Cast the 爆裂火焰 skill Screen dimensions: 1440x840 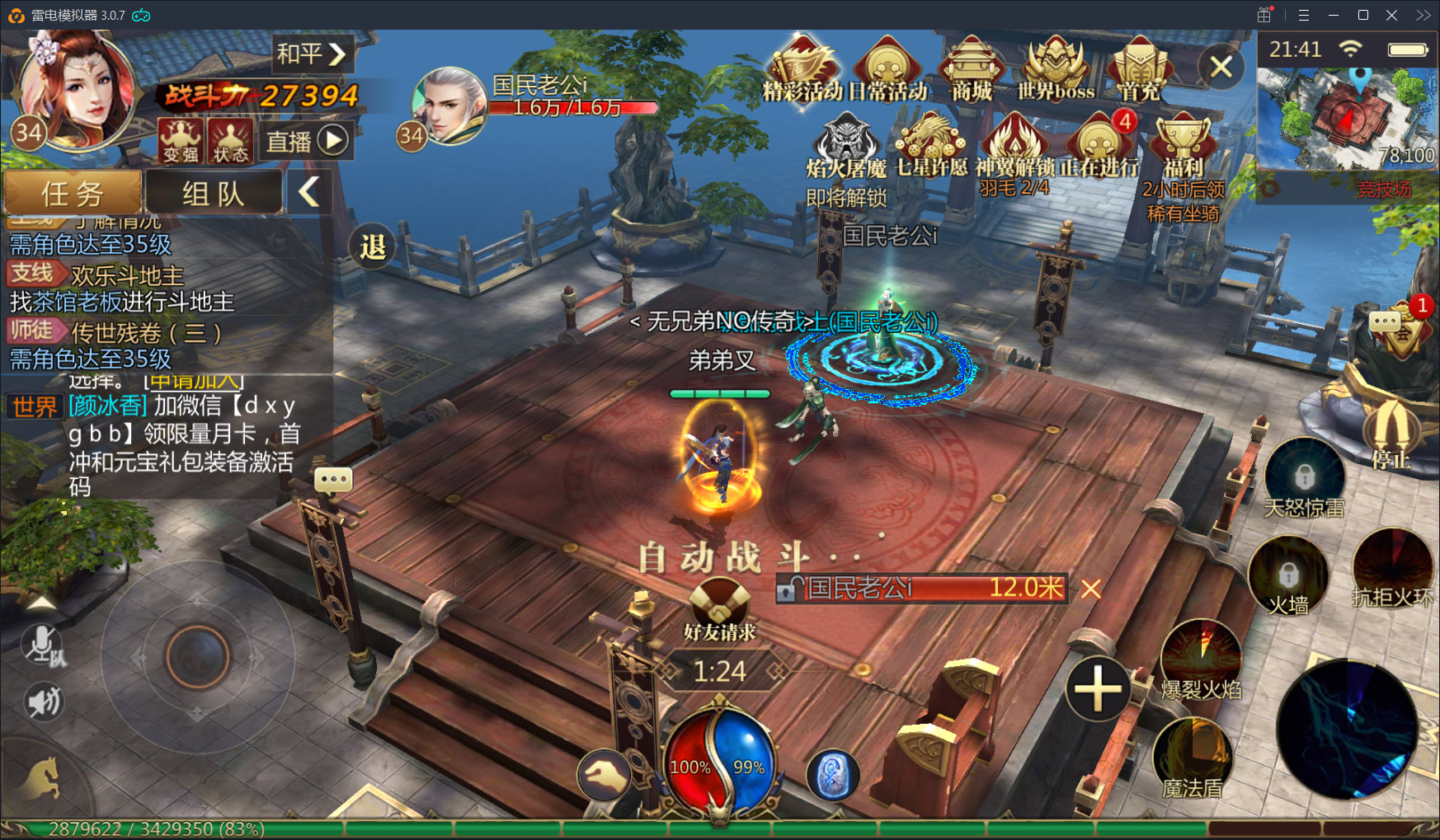[x=1201, y=659]
